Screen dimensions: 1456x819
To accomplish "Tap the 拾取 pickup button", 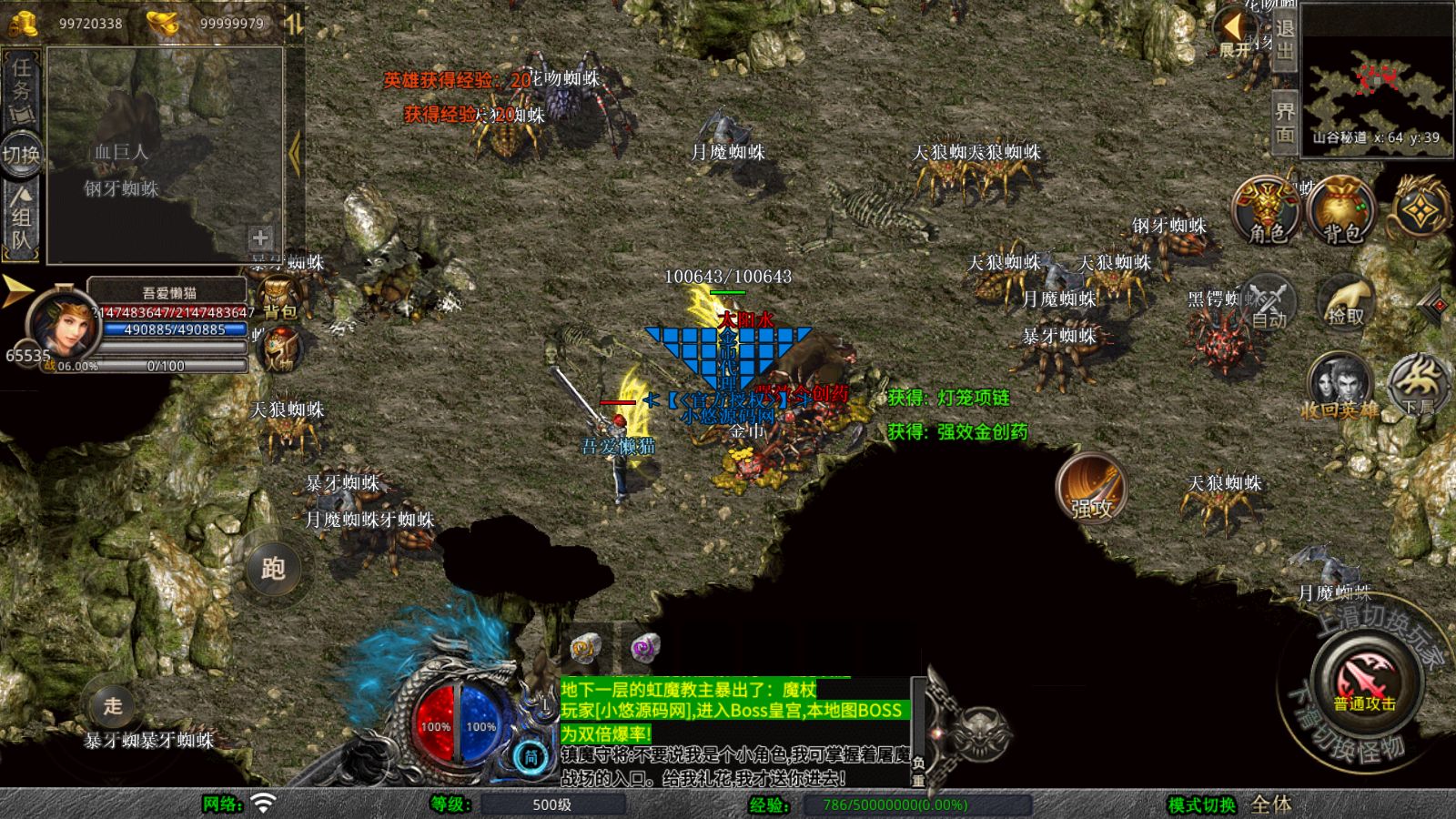I will [1346, 301].
